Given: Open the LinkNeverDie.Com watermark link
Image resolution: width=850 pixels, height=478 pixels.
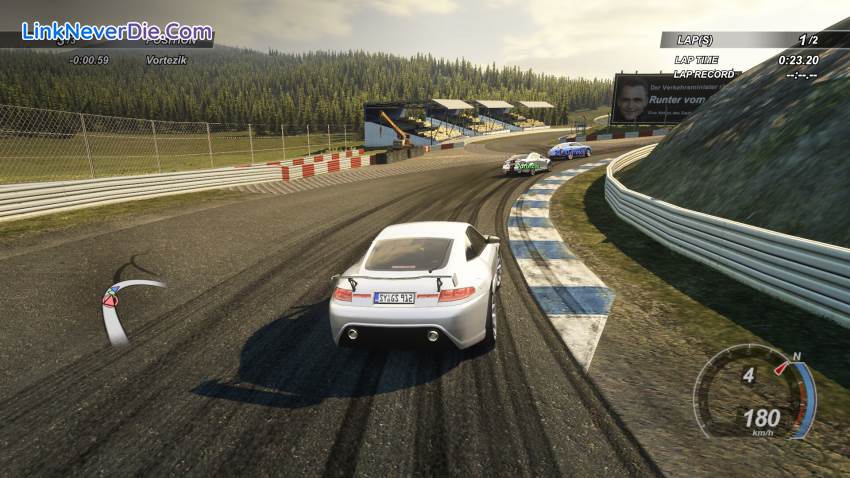Looking at the screenshot, I should tap(116, 30).
